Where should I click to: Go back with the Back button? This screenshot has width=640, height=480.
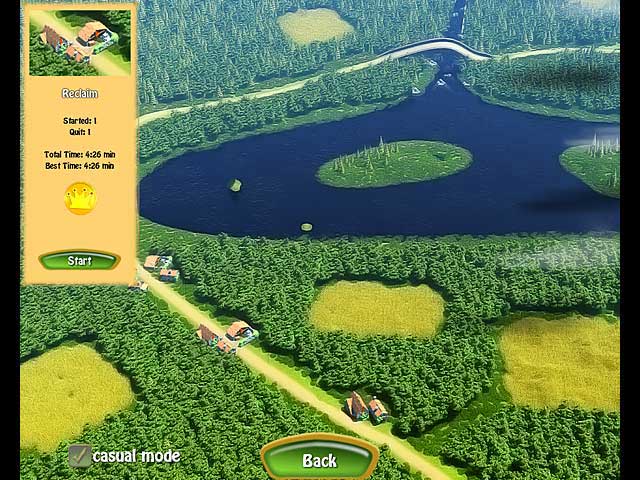[319, 461]
